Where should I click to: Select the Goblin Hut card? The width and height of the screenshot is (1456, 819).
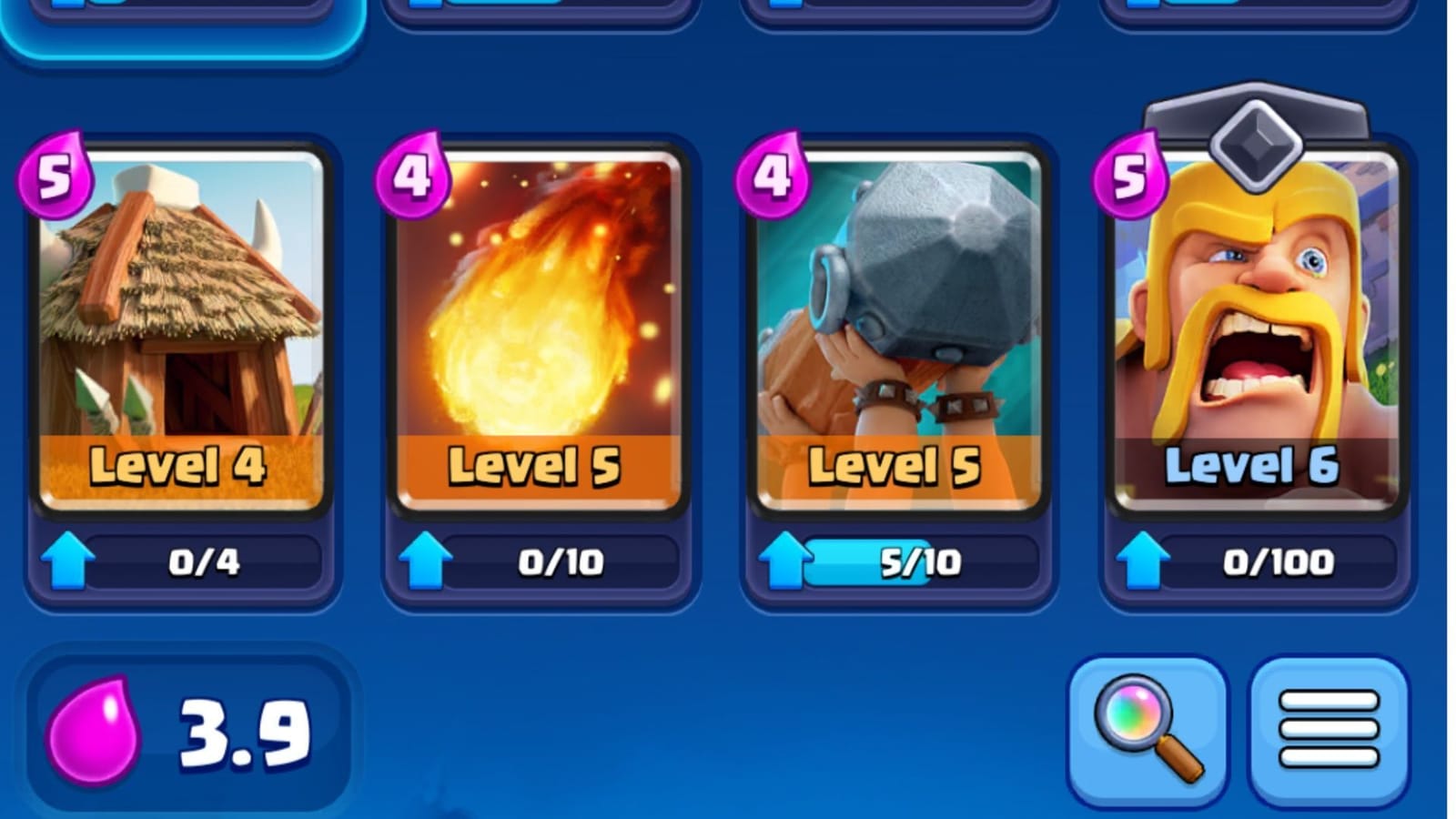click(x=179, y=328)
